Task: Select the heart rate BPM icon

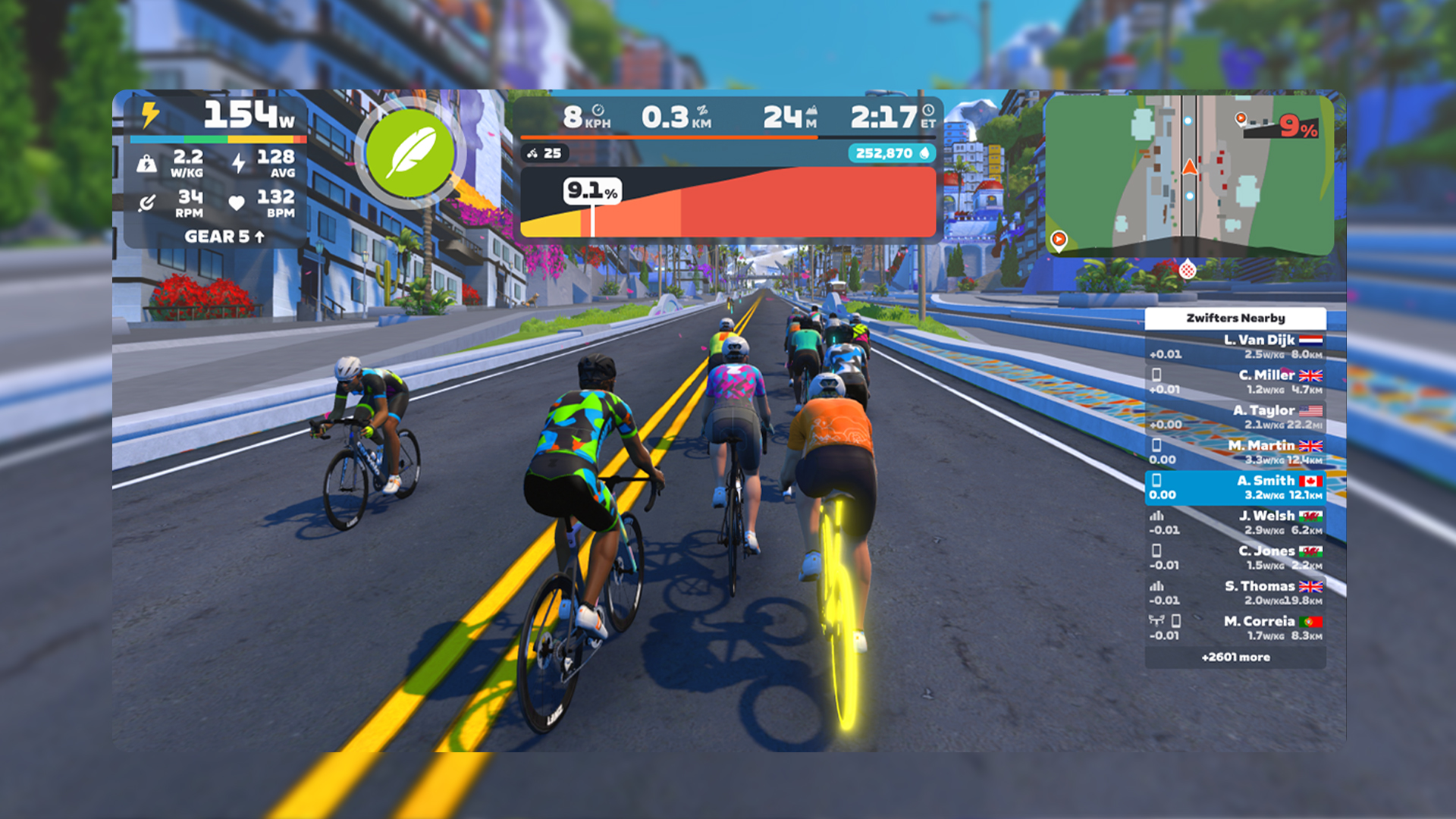Action: pyautogui.click(x=237, y=202)
